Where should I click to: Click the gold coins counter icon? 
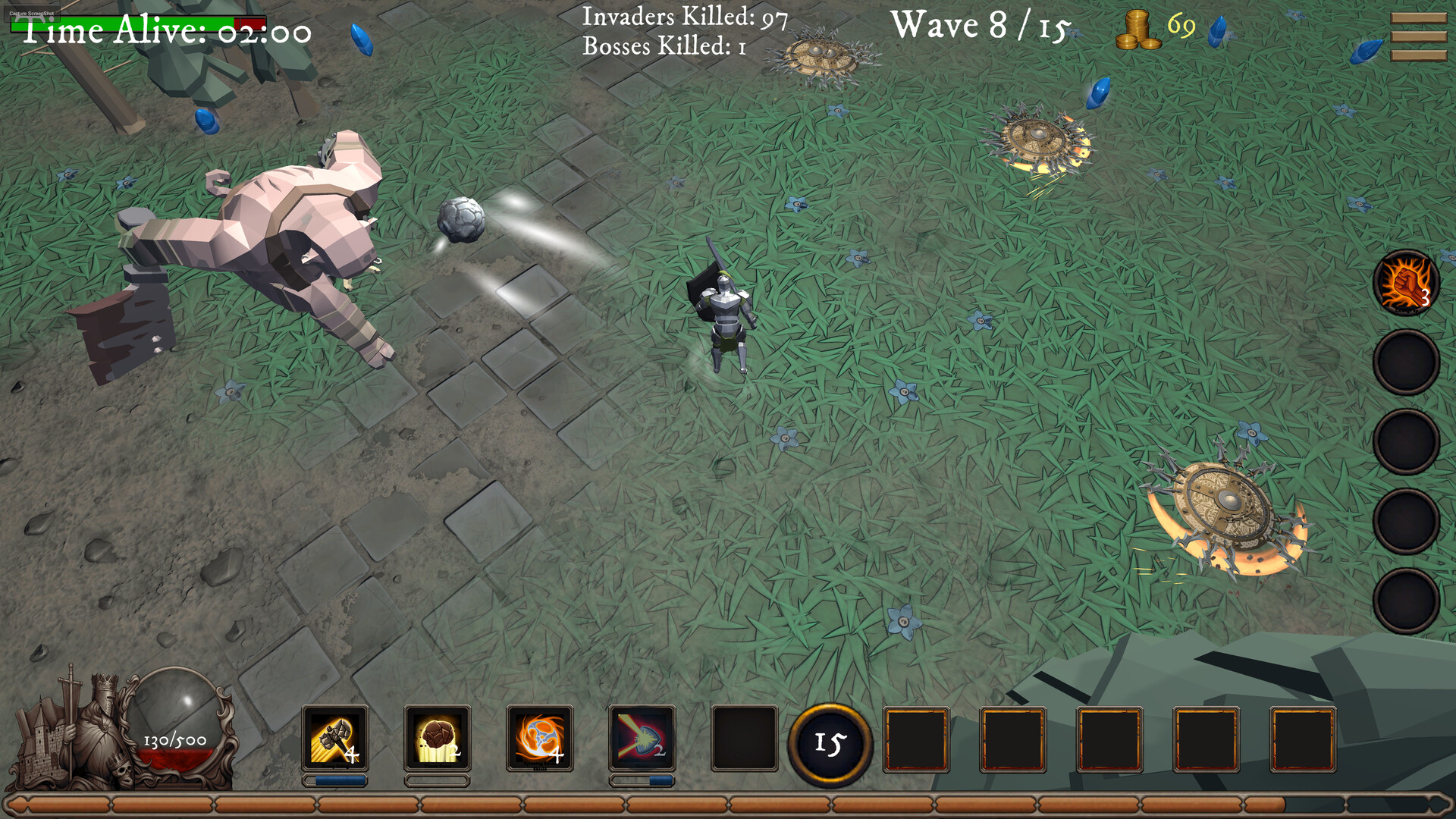pos(1139,28)
